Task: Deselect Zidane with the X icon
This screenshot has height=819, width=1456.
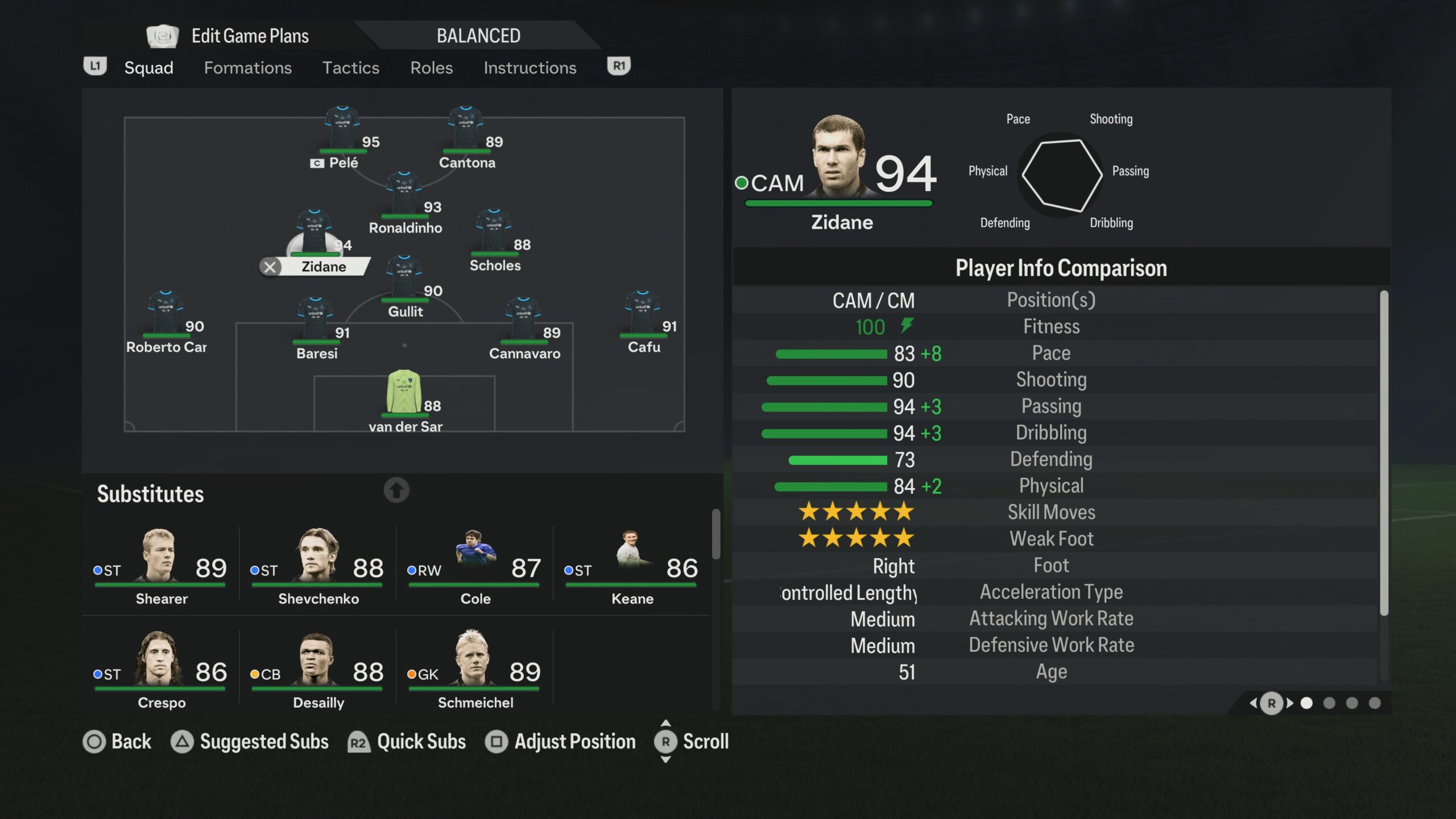Action: coord(270,267)
